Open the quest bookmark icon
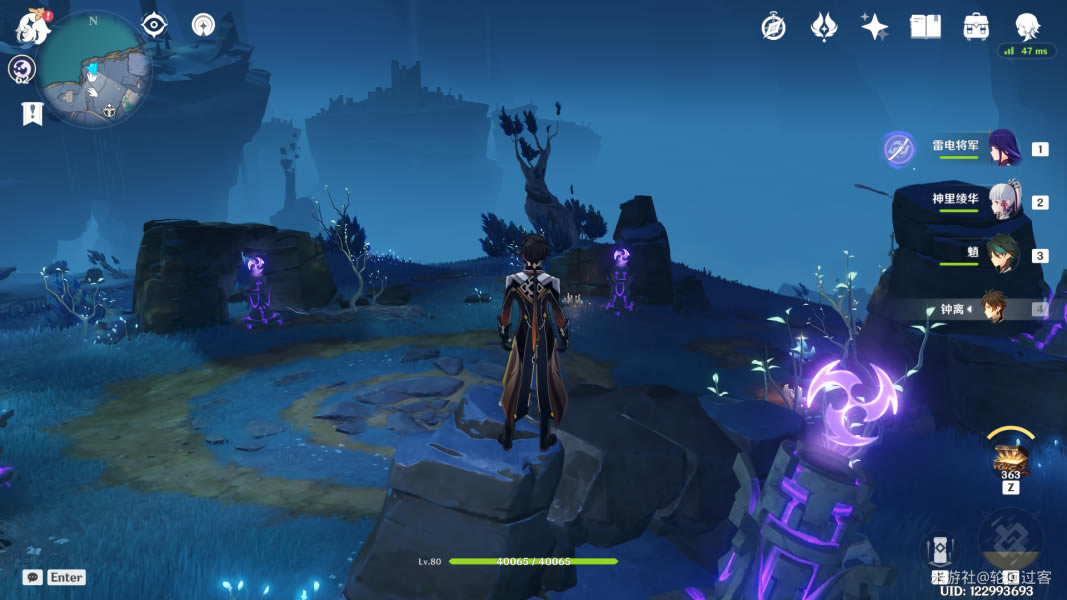This screenshot has width=1067, height=600. click(x=32, y=113)
